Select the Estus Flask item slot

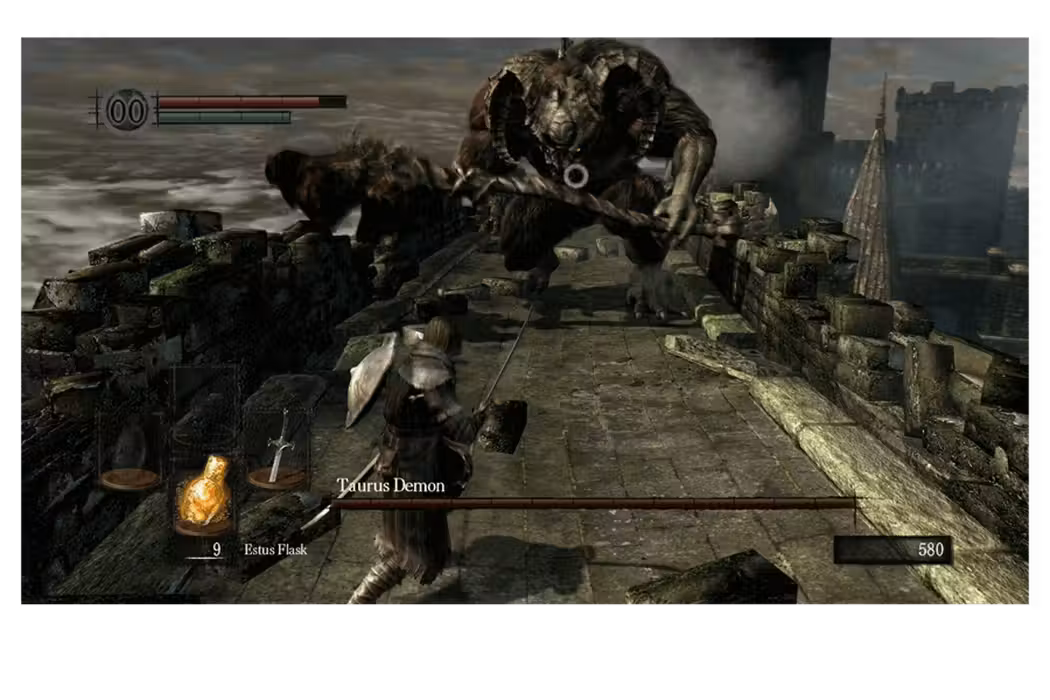tap(206, 496)
